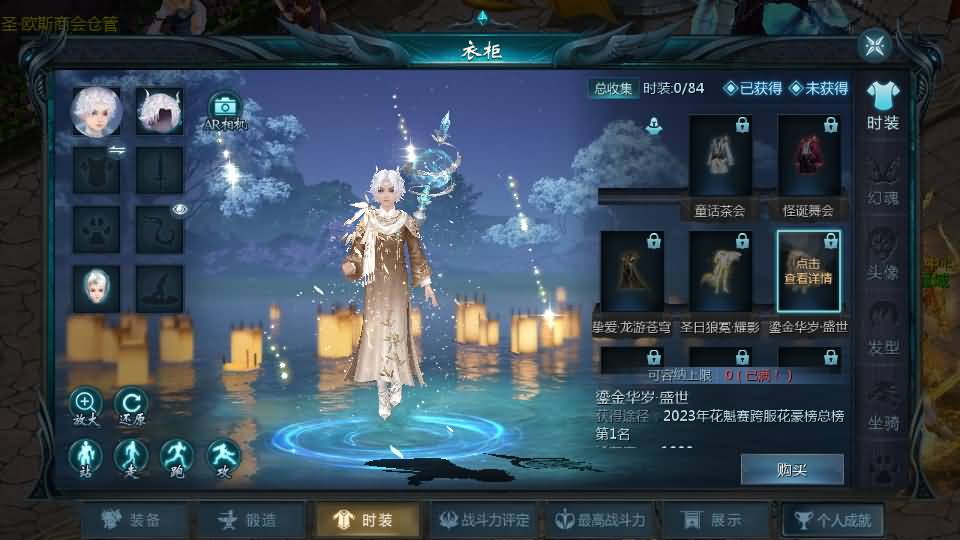Switch to the 幻魂 side tab
The image size is (960, 540).
coord(883,180)
